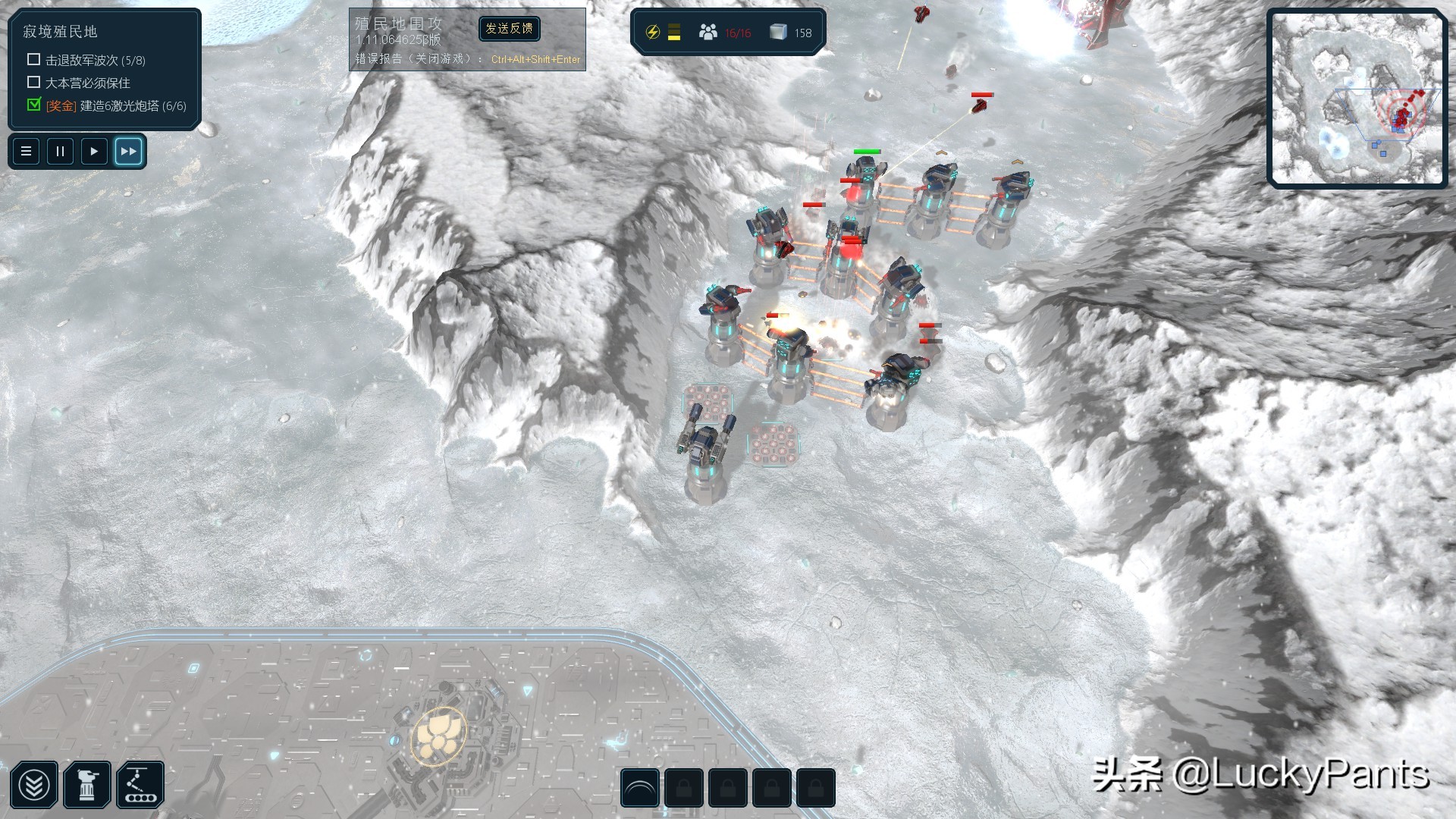
Task: Set game speed to normal play
Action: click(x=94, y=152)
